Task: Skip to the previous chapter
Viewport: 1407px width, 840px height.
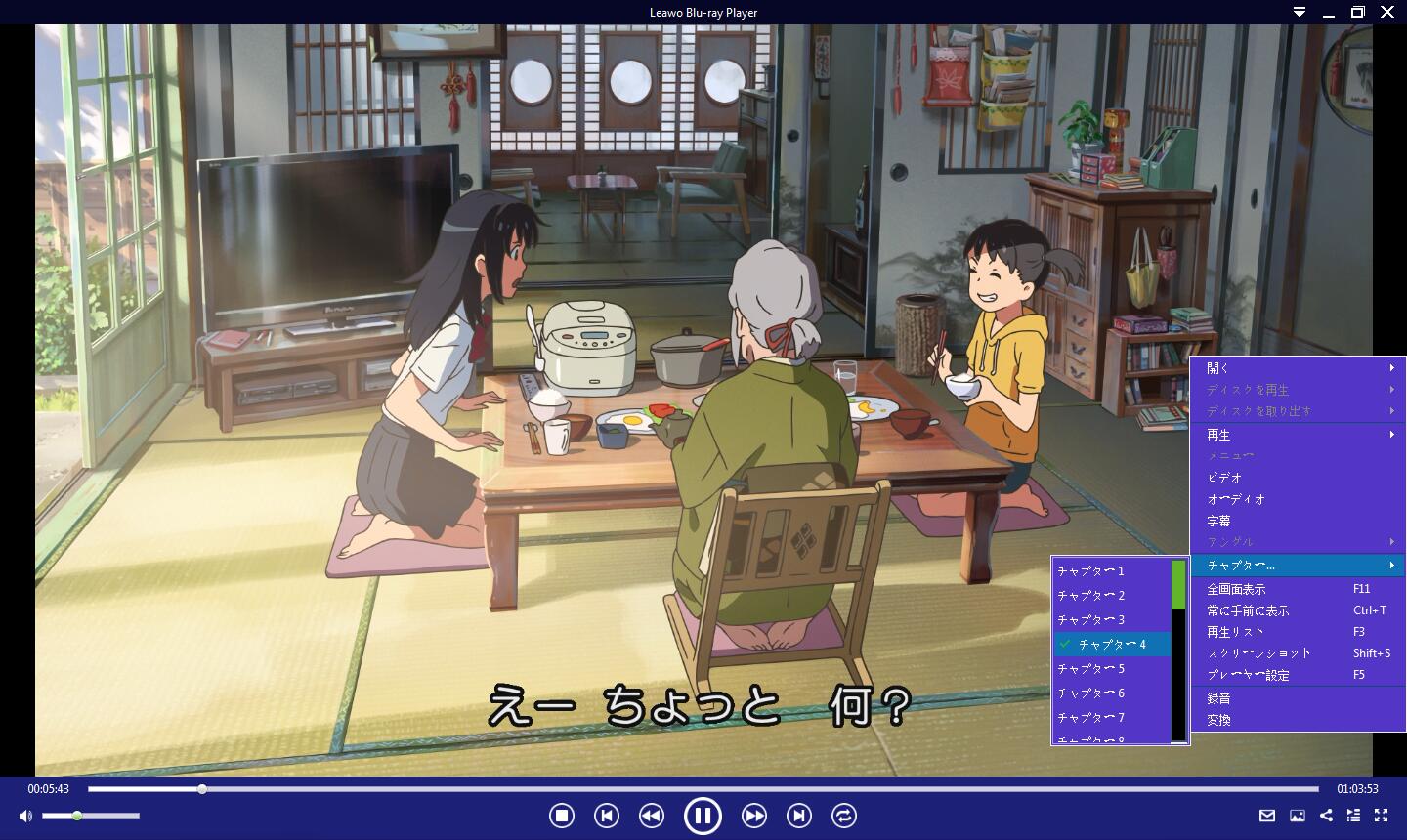Action: pos(607,816)
